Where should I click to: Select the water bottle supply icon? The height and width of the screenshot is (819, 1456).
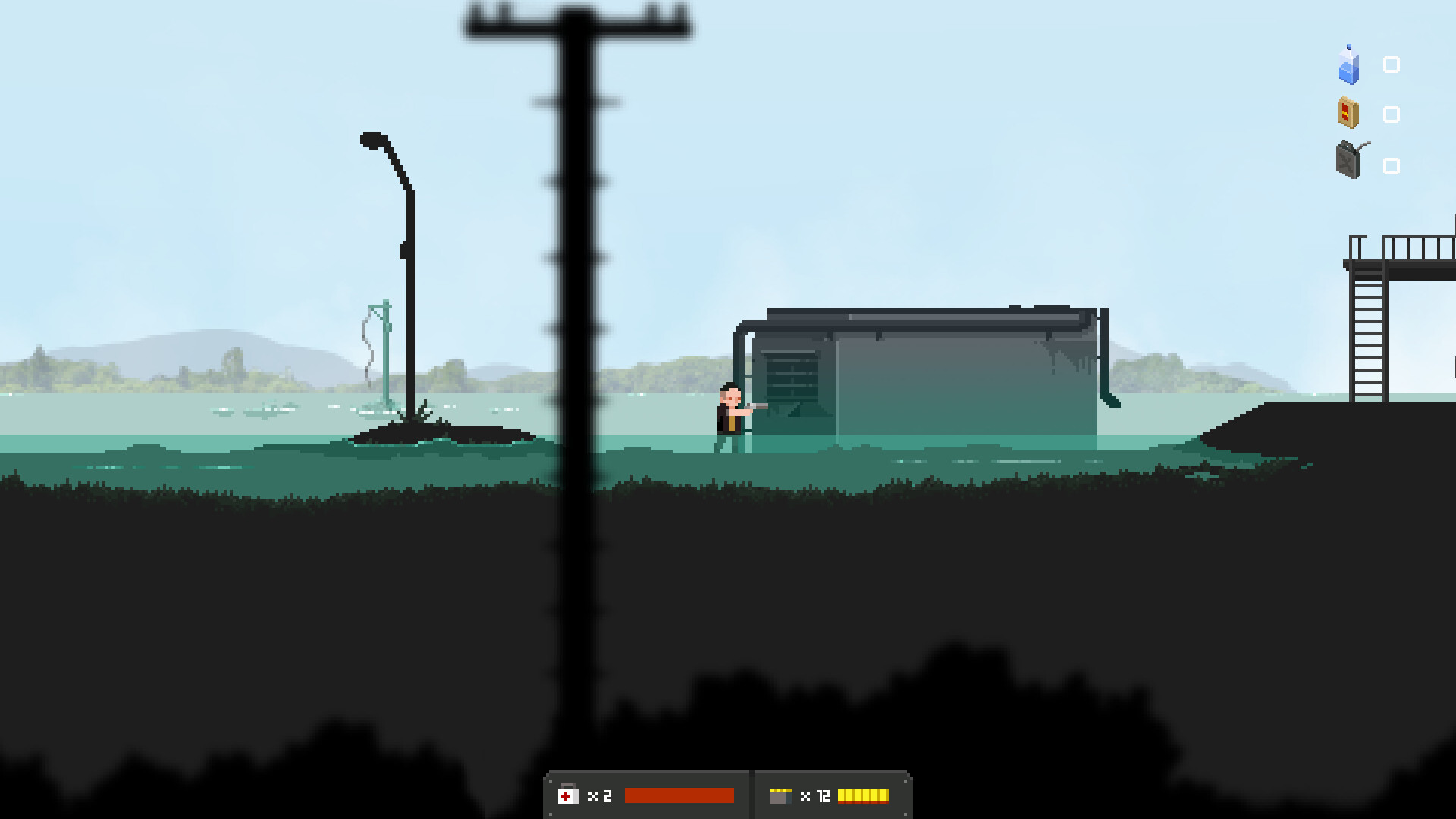(1349, 67)
